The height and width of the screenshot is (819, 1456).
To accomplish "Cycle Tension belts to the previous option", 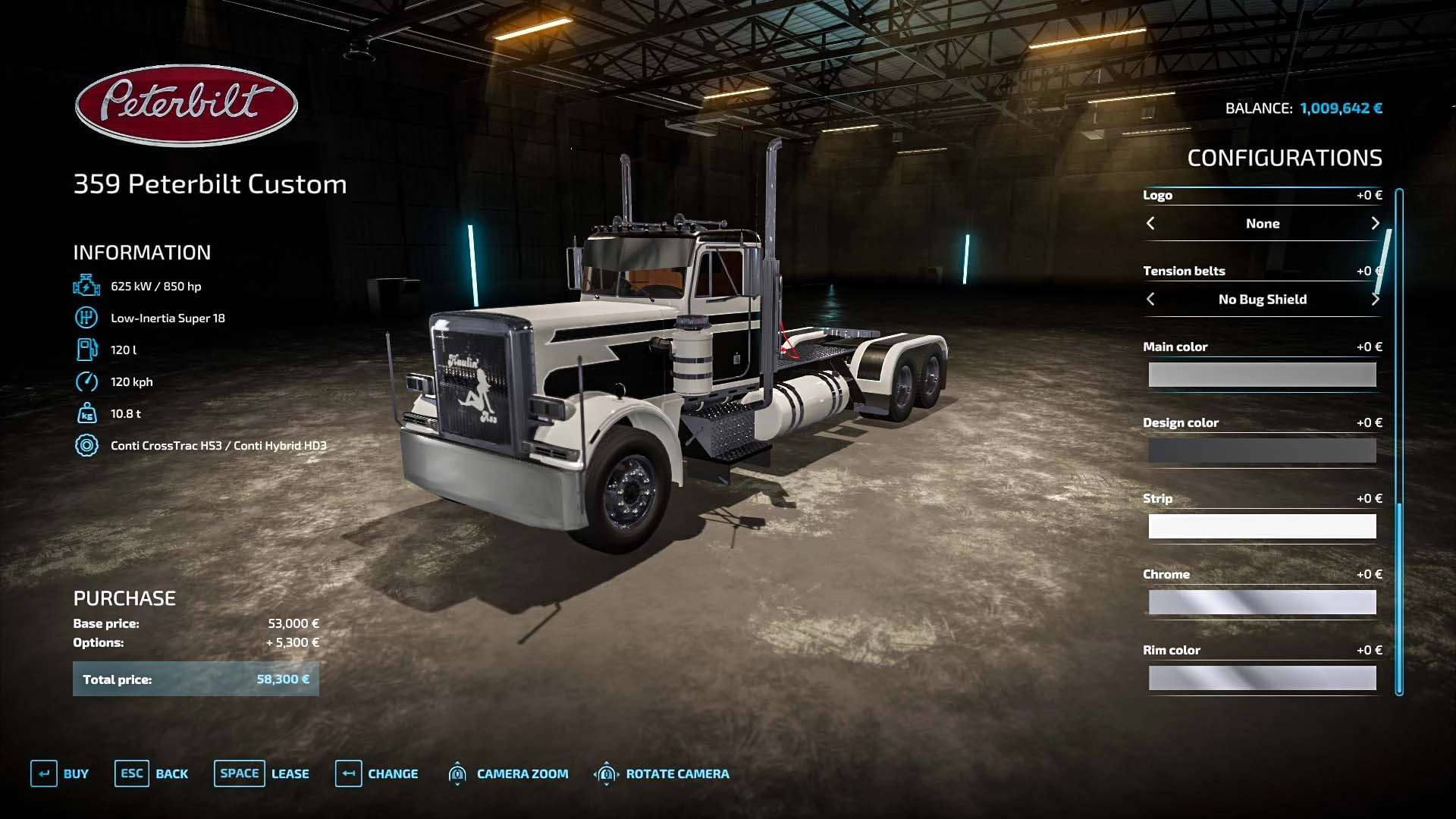I will tap(1150, 300).
